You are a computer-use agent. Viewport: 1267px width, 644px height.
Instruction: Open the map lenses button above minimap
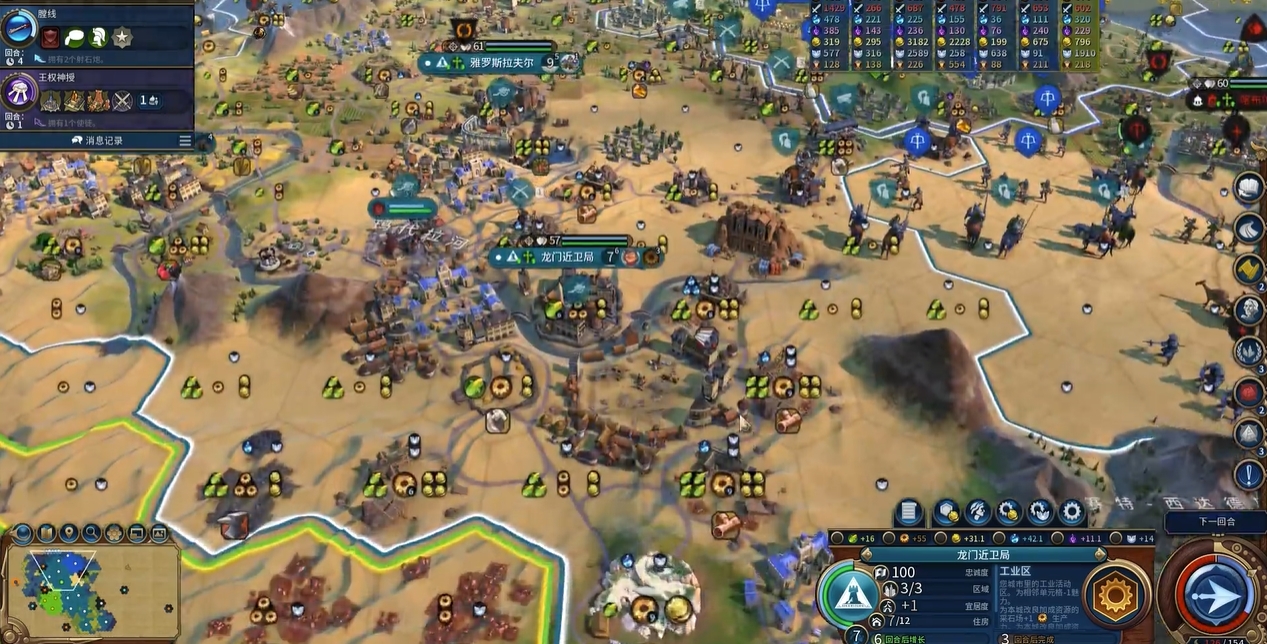47,533
